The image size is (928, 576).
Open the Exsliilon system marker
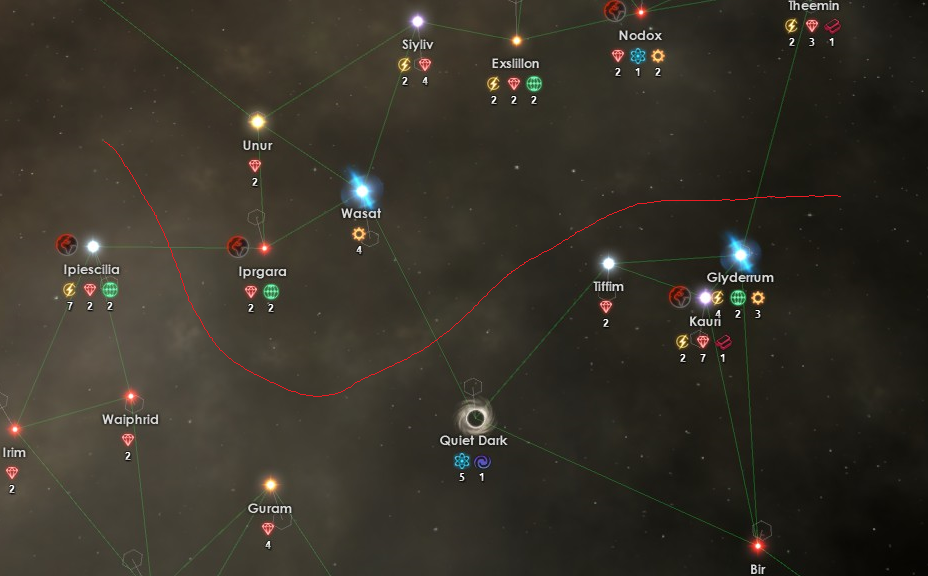pos(516,41)
